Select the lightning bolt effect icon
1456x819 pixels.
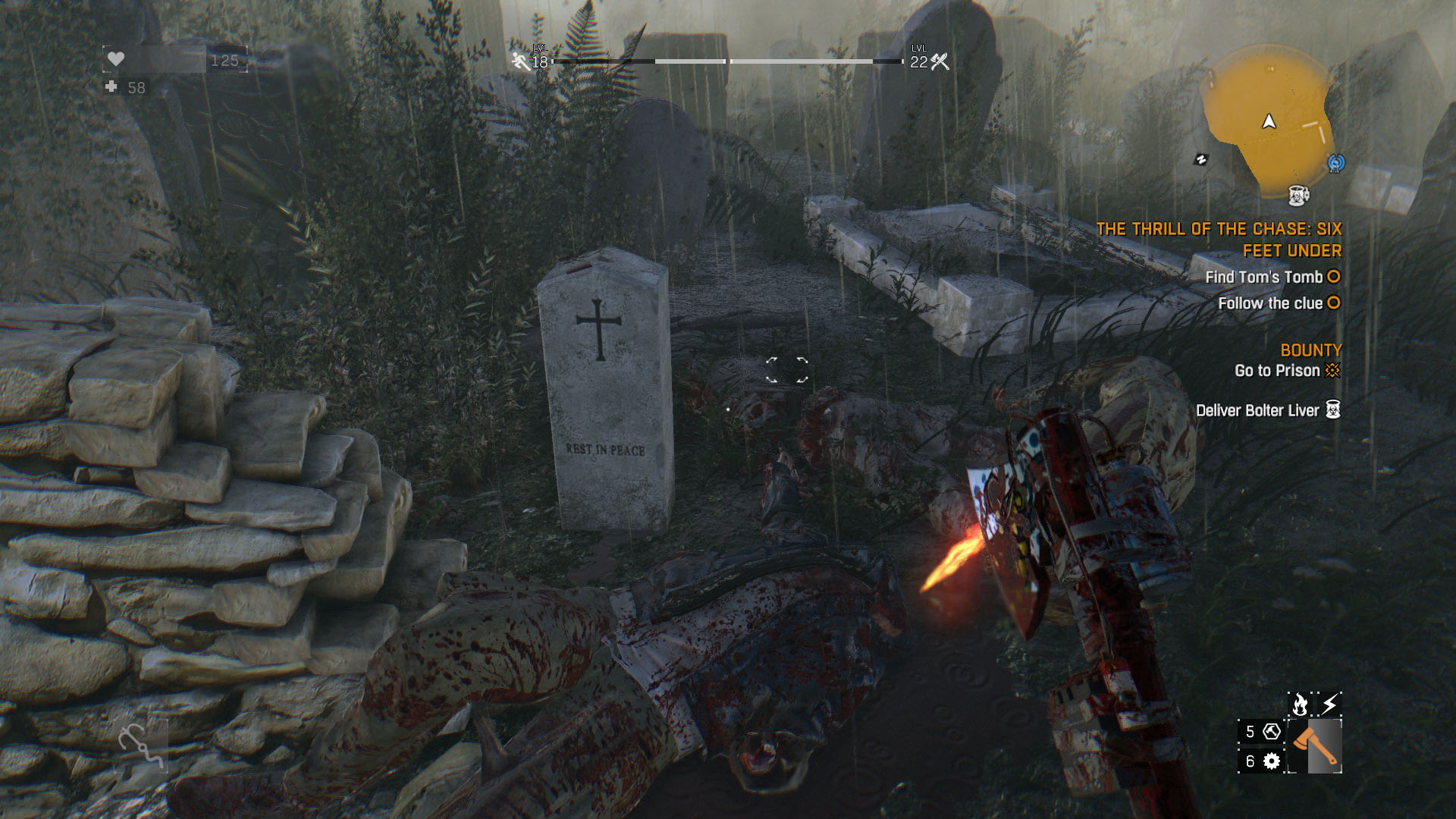pos(1329,704)
